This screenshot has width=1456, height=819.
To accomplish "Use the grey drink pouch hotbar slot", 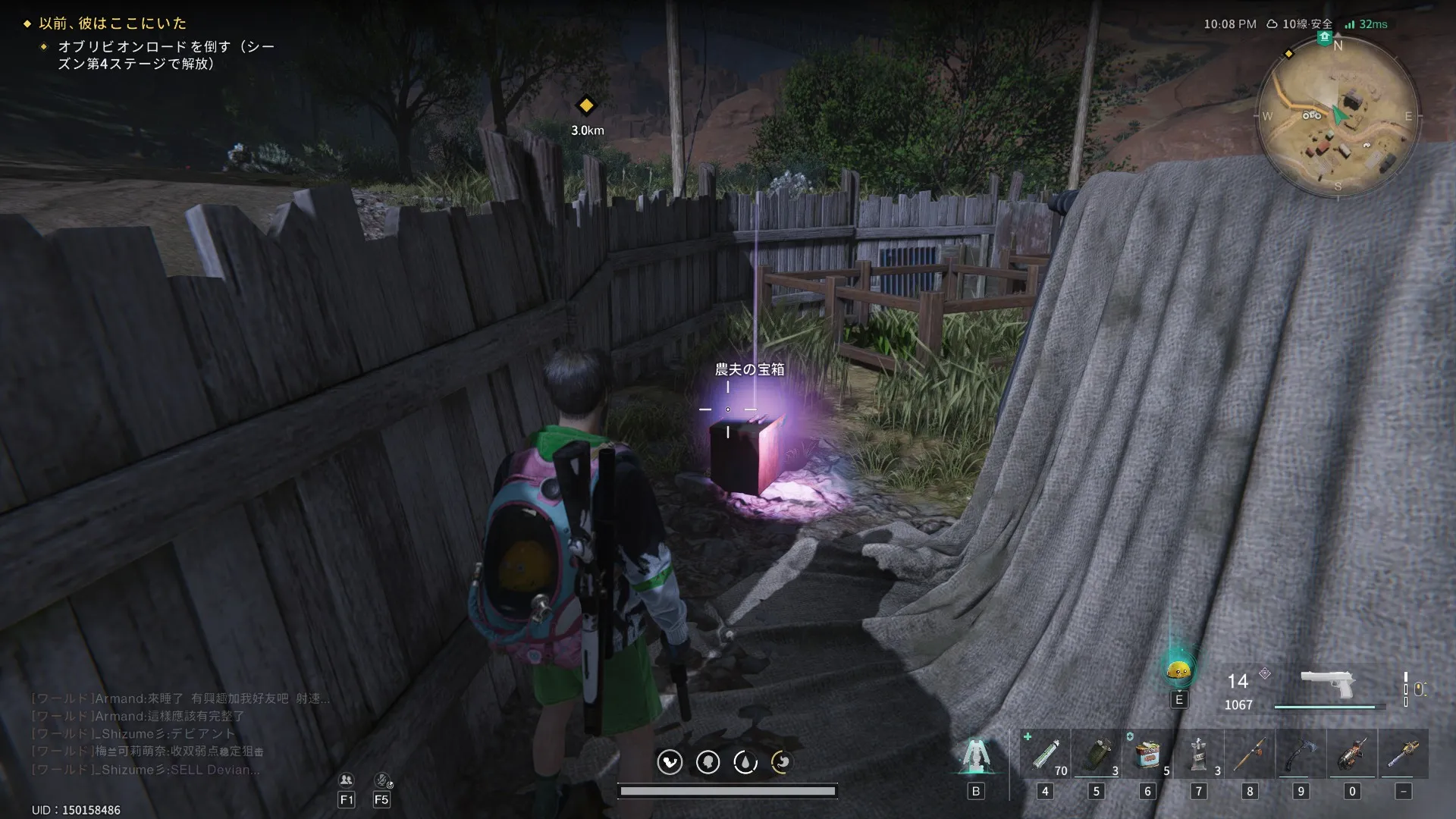I will [x=1198, y=755].
